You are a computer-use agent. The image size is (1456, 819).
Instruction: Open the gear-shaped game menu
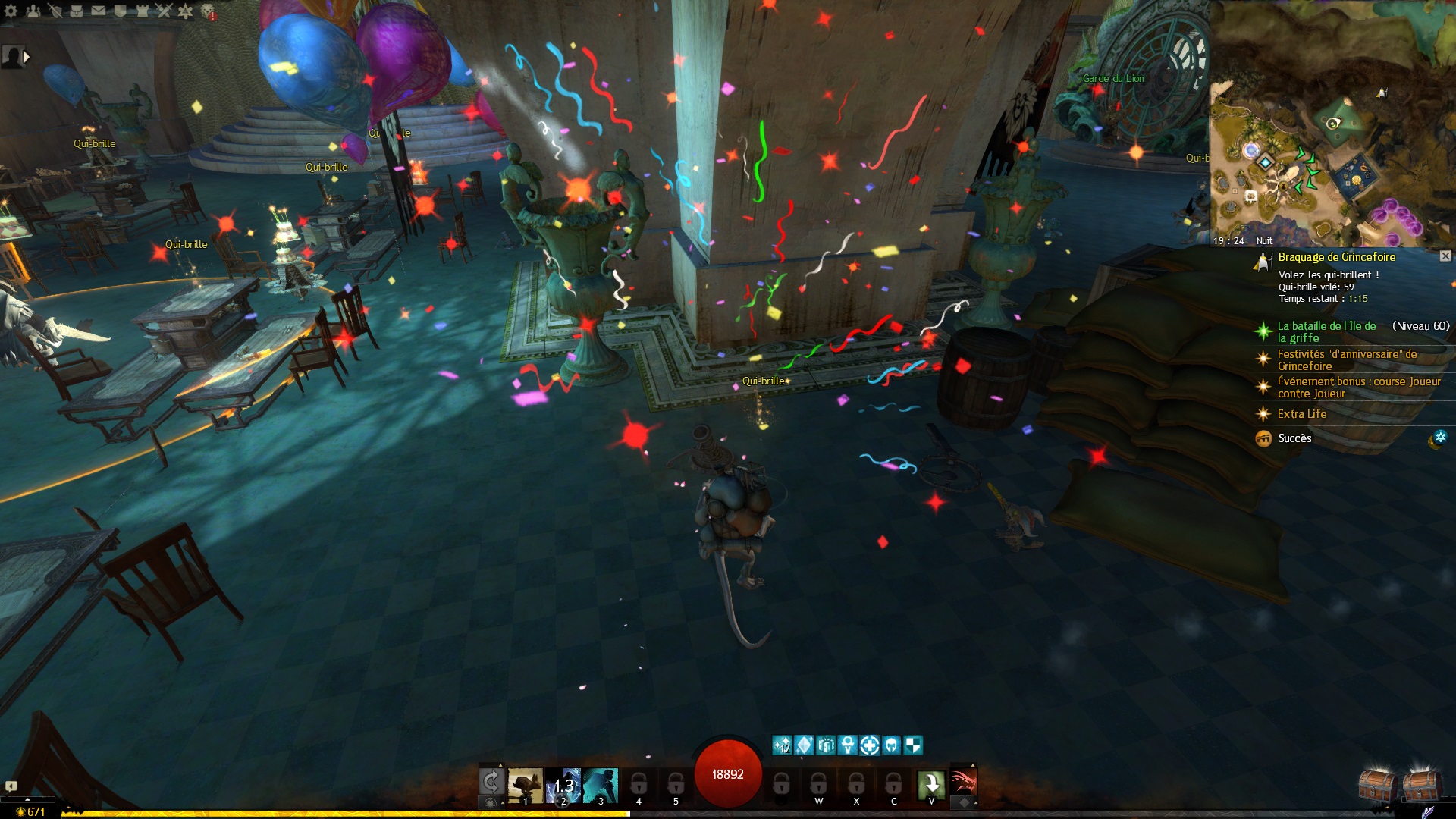point(11,11)
